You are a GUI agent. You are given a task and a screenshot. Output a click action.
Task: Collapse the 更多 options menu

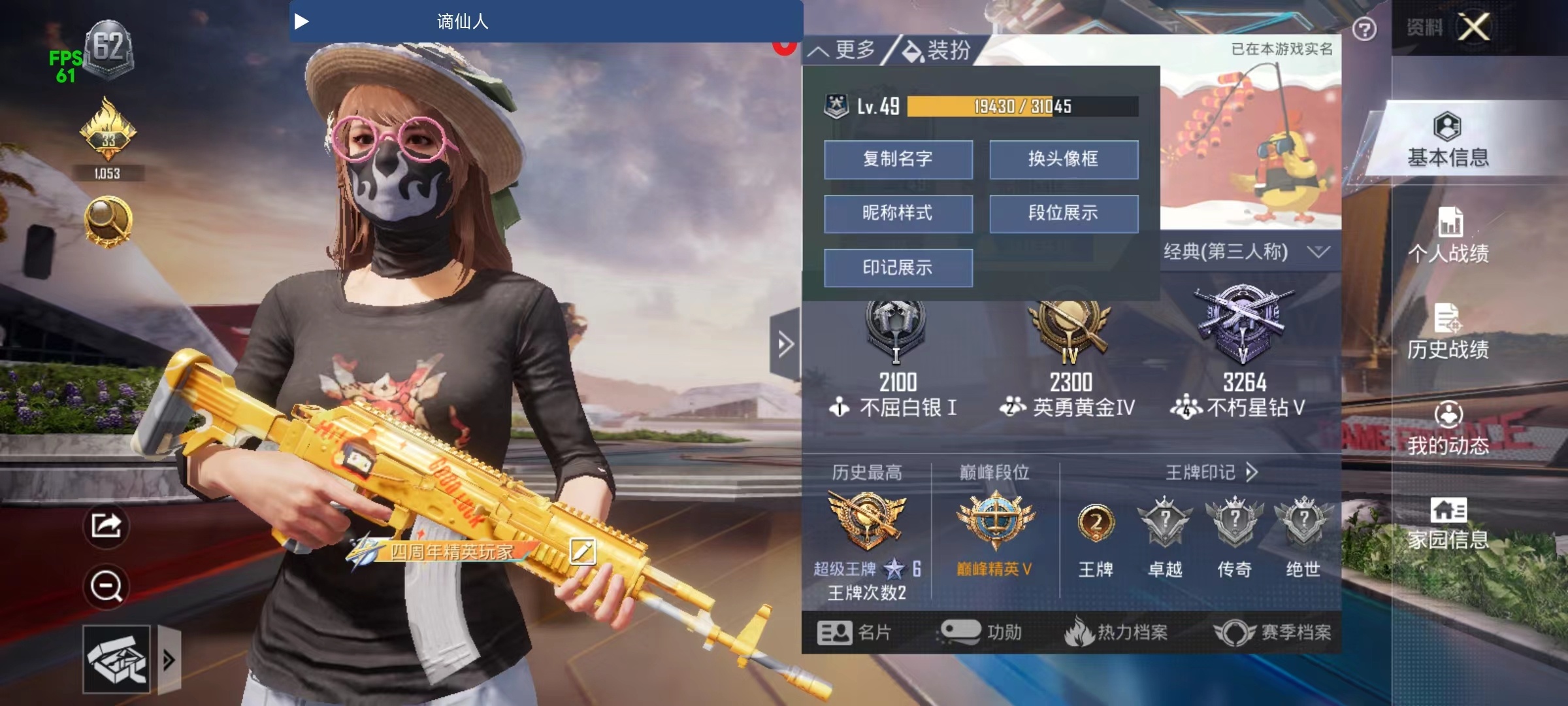pyautogui.click(x=842, y=50)
